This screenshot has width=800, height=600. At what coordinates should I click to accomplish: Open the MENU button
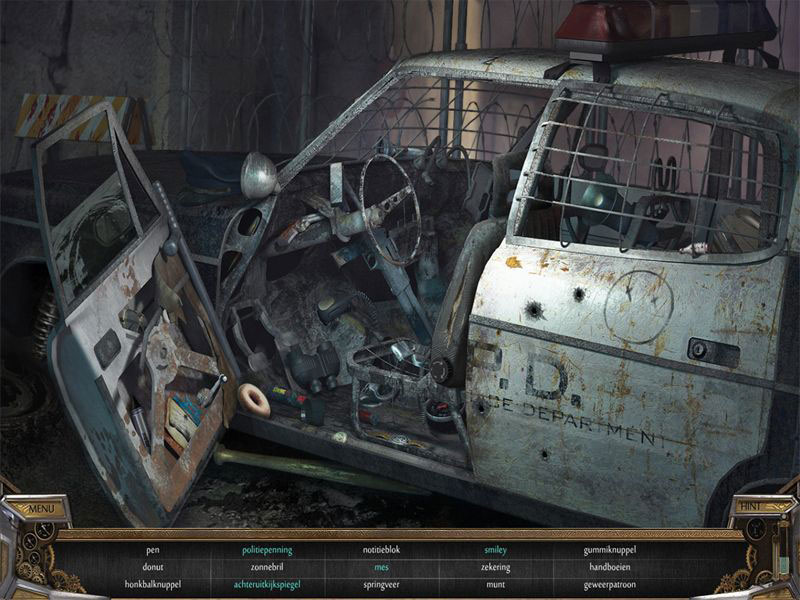[x=42, y=509]
